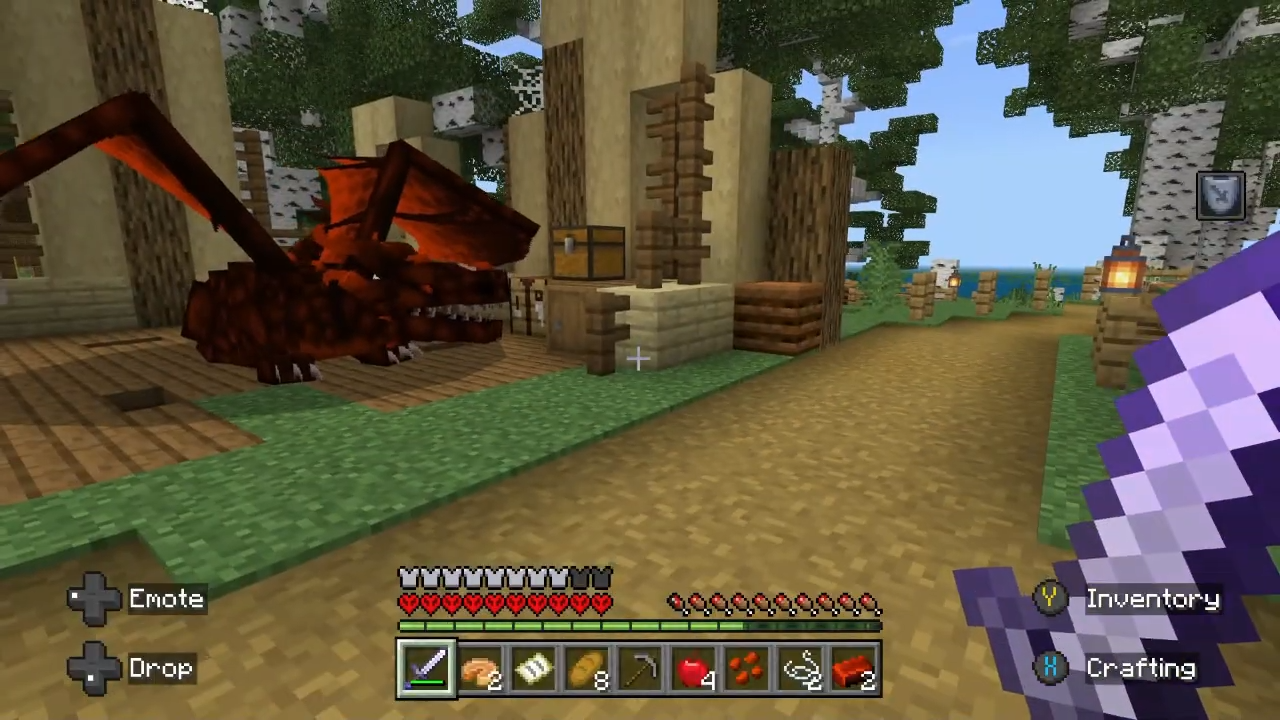The image size is (1280, 720).
Task: Select the pumpkin pie hotbar slot
Action: click(x=481, y=668)
